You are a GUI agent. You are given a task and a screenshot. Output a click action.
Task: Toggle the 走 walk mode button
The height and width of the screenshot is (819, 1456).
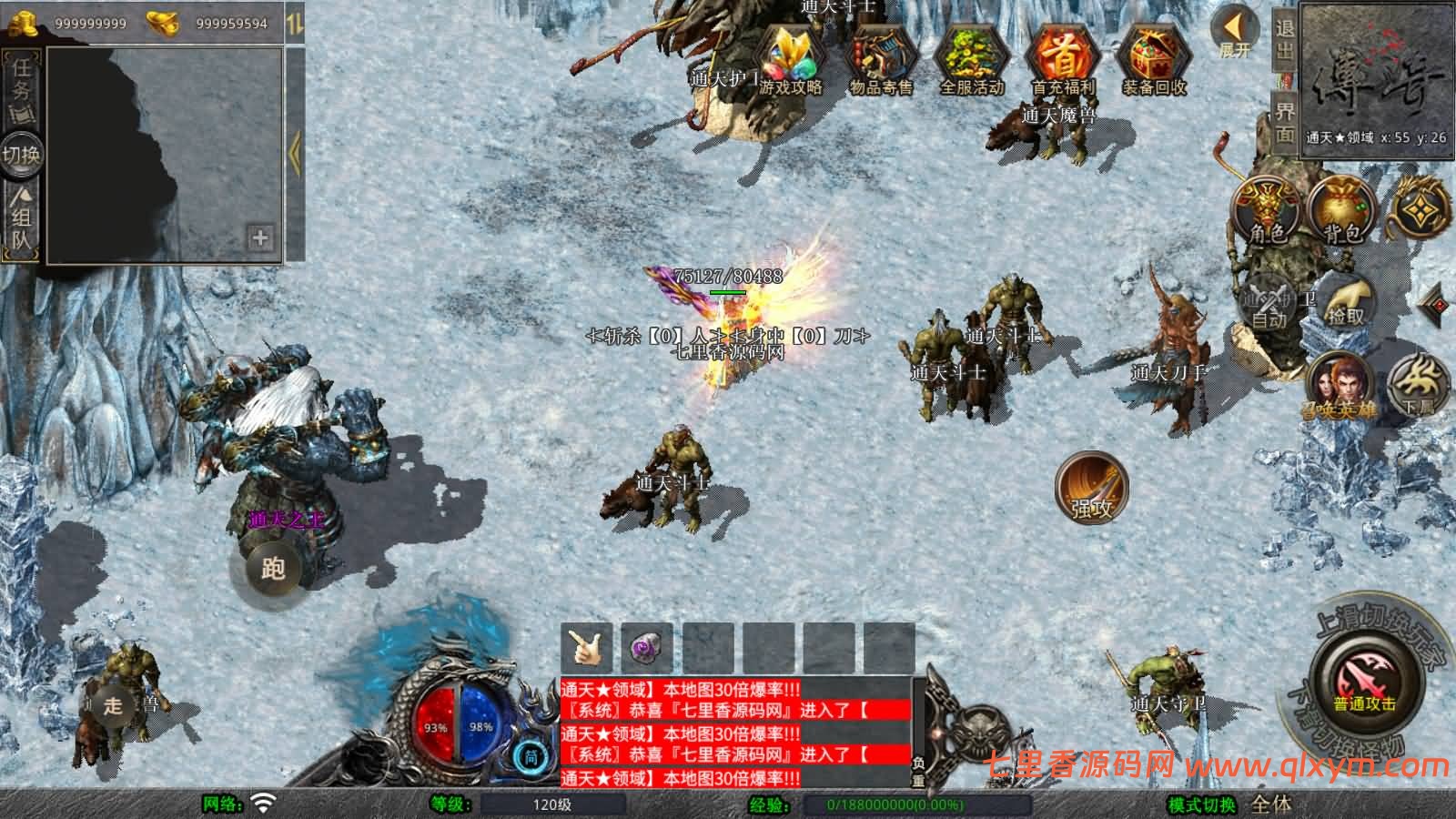[113, 705]
